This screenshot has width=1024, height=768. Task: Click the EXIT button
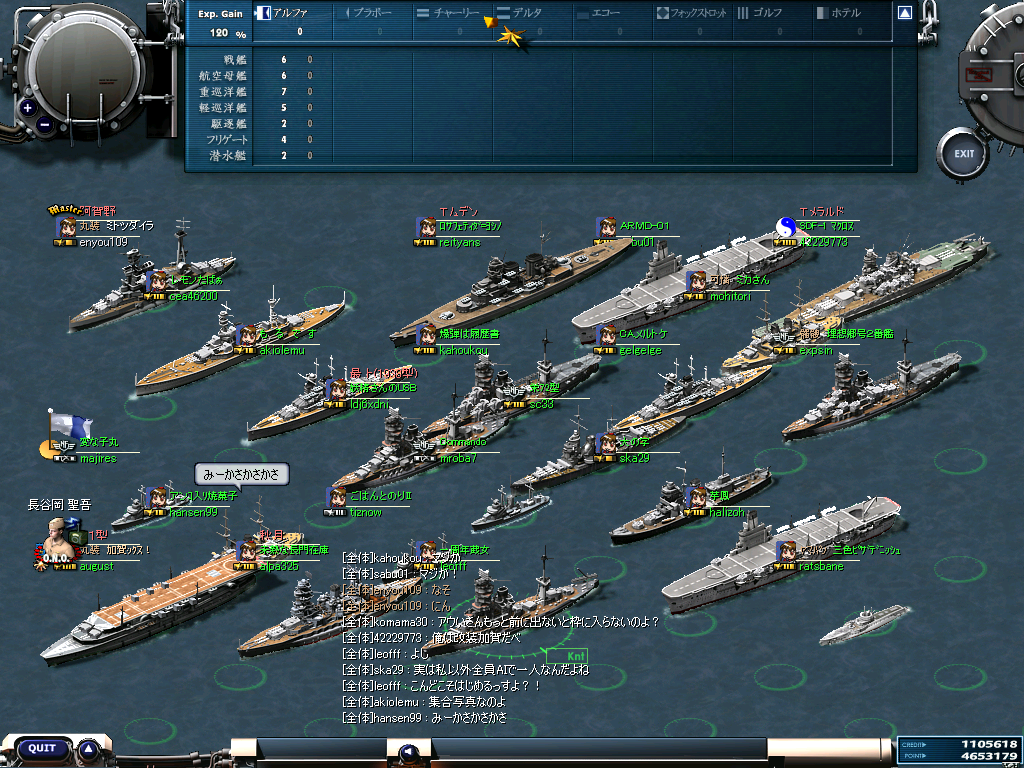click(963, 154)
